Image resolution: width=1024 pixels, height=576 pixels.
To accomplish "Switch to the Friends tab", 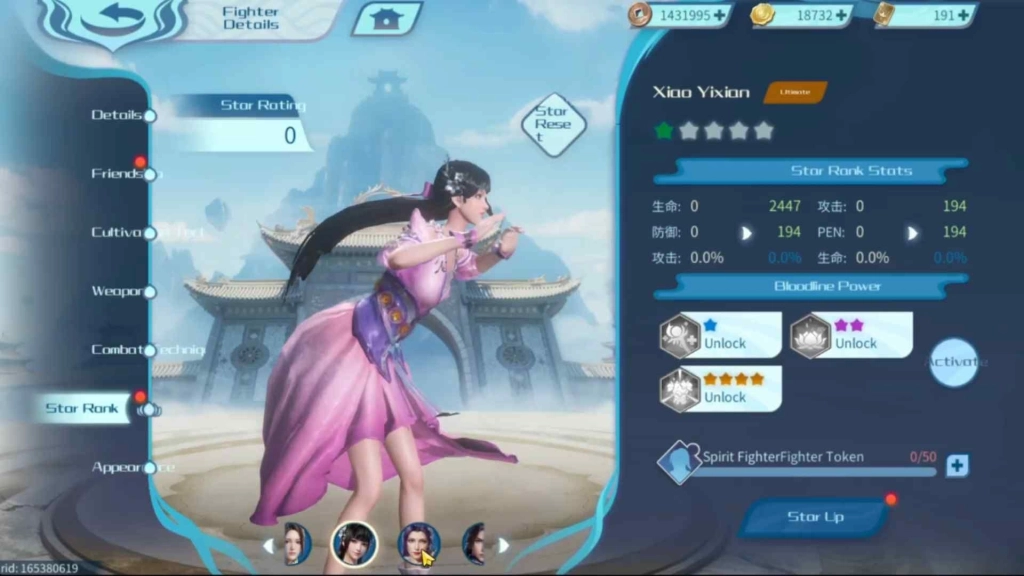I will coord(118,174).
